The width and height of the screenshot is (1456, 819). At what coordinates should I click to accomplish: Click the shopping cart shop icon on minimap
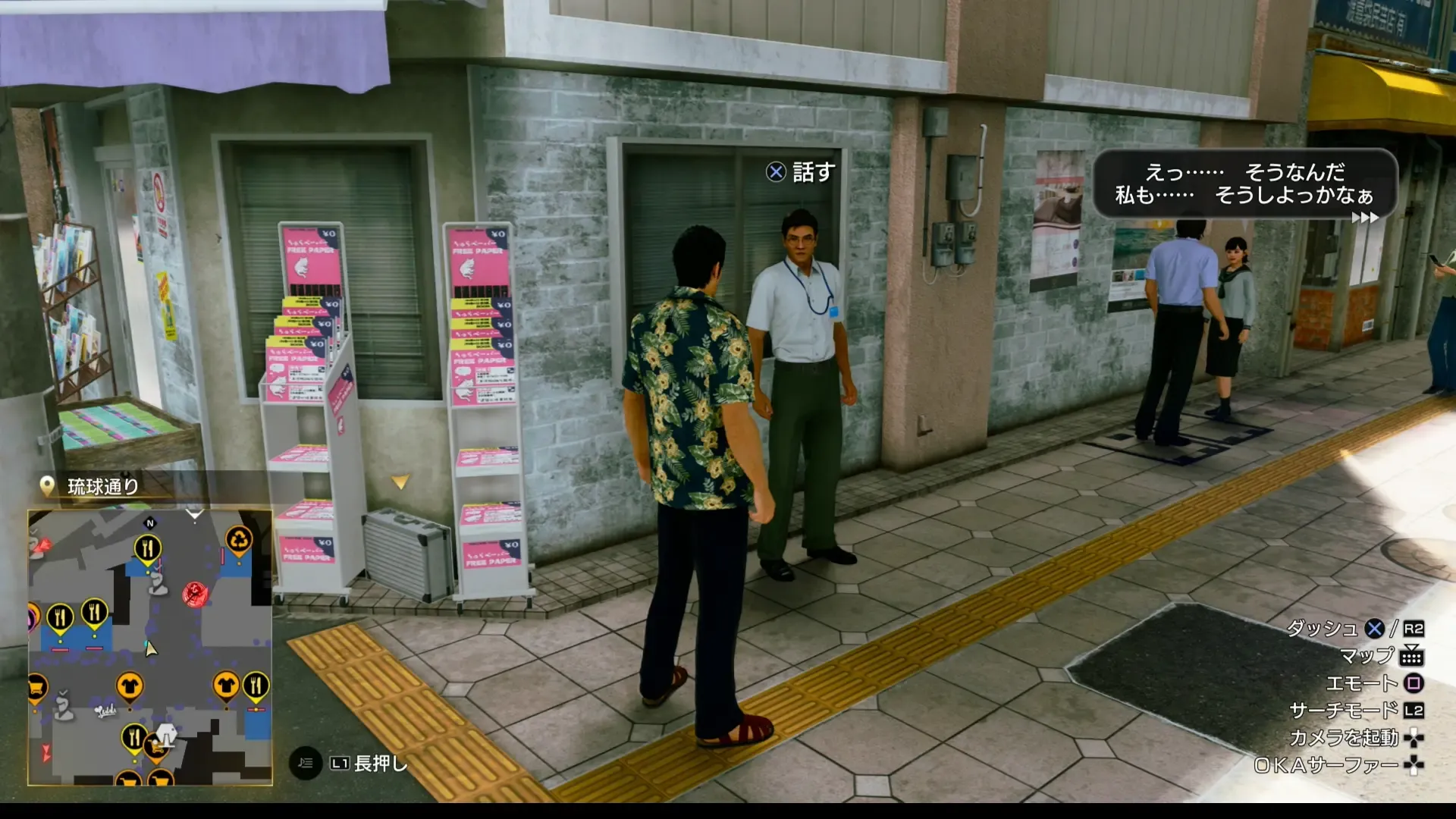36,687
